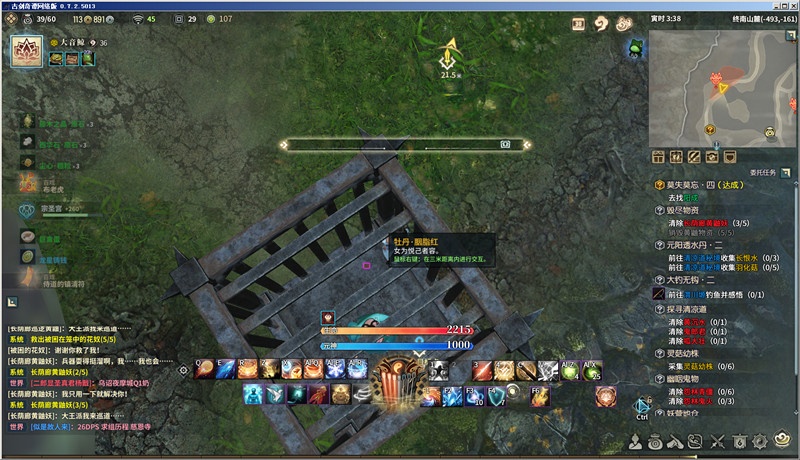Select the 探寻清凉道 quest entry
The height and width of the screenshot is (460, 800).
(690, 310)
